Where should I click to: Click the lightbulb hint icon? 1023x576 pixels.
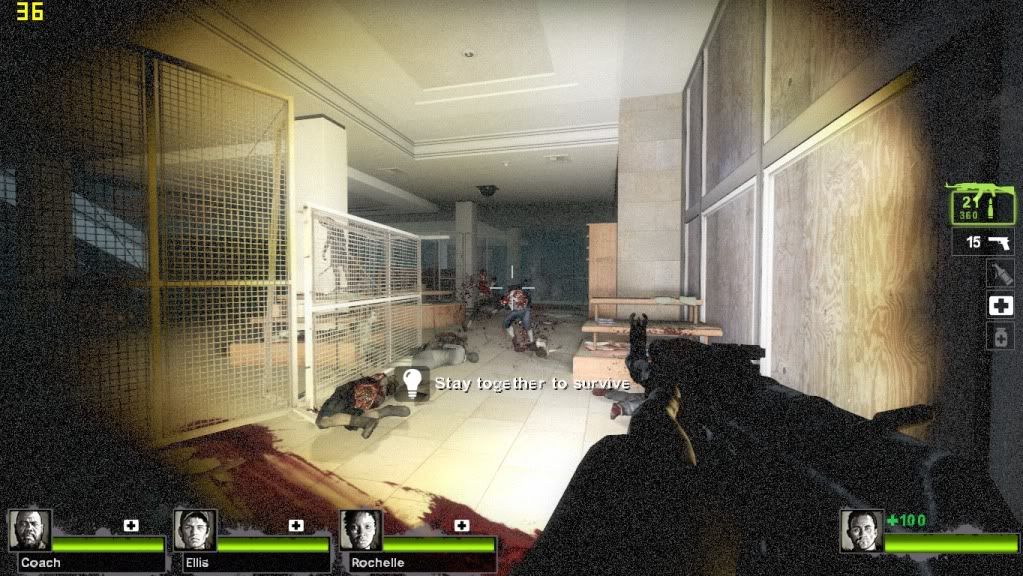[x=411, y=383]
